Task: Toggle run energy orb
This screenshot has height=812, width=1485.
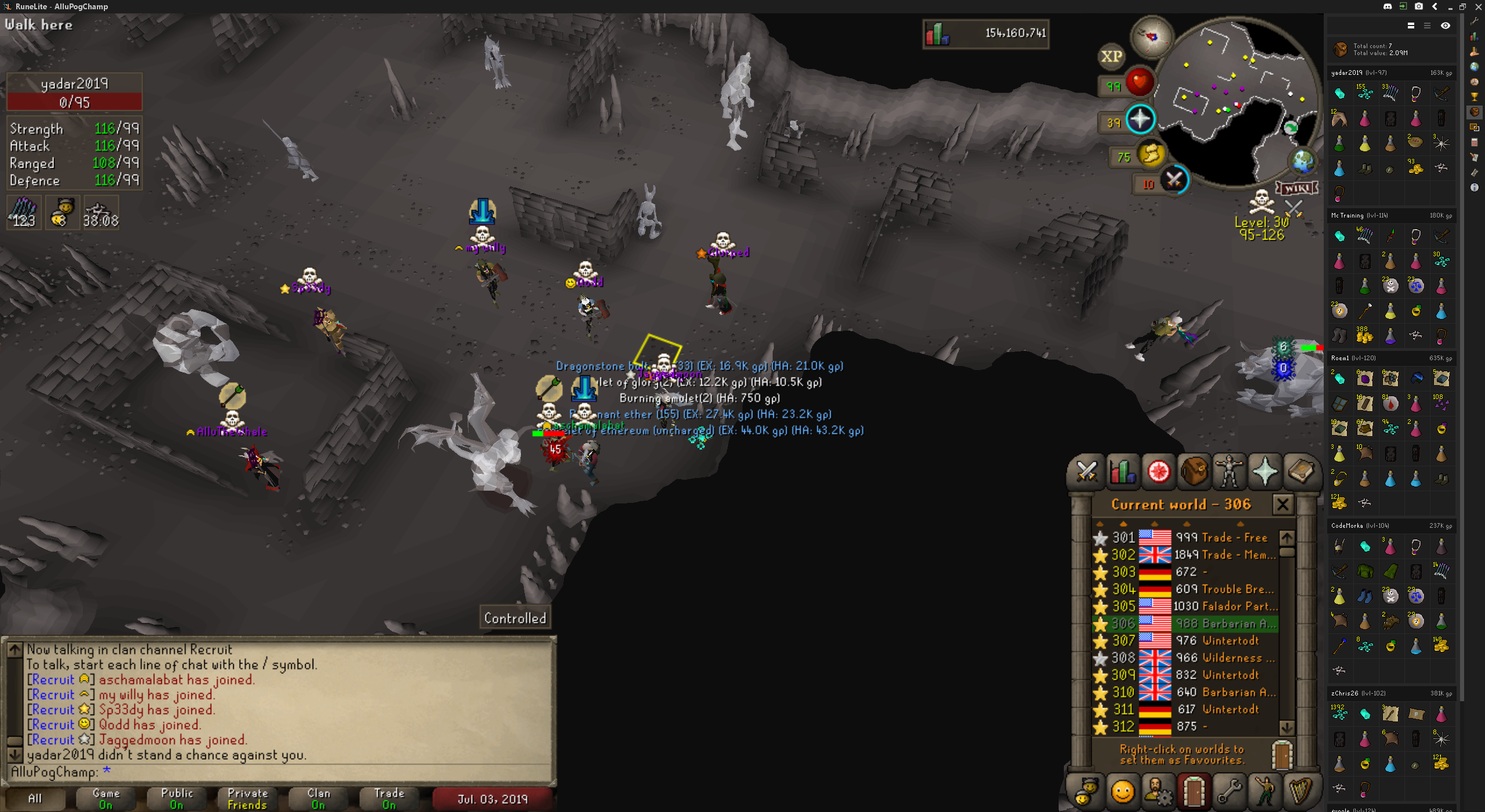Action: point(1151,155)
